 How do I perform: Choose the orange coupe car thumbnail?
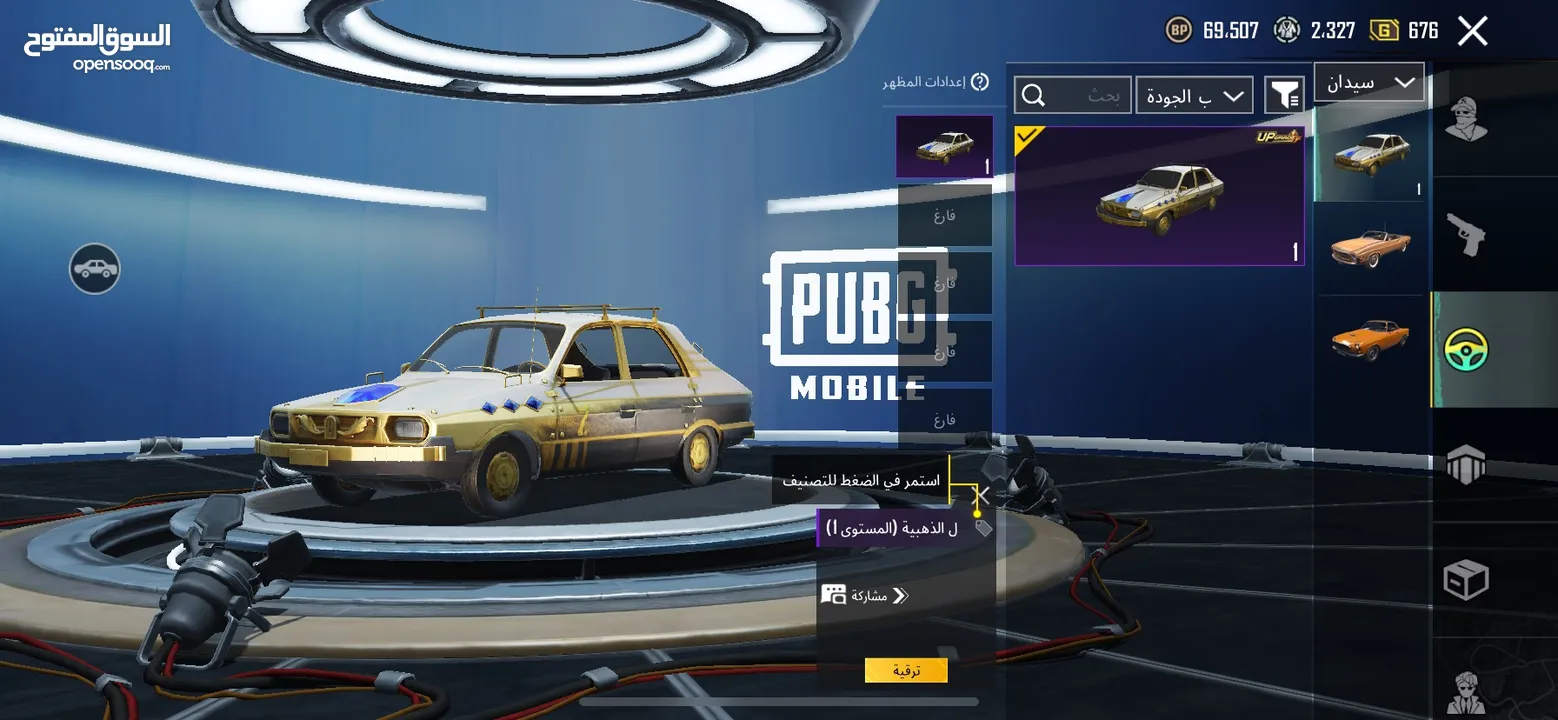tap(1369, 340)
